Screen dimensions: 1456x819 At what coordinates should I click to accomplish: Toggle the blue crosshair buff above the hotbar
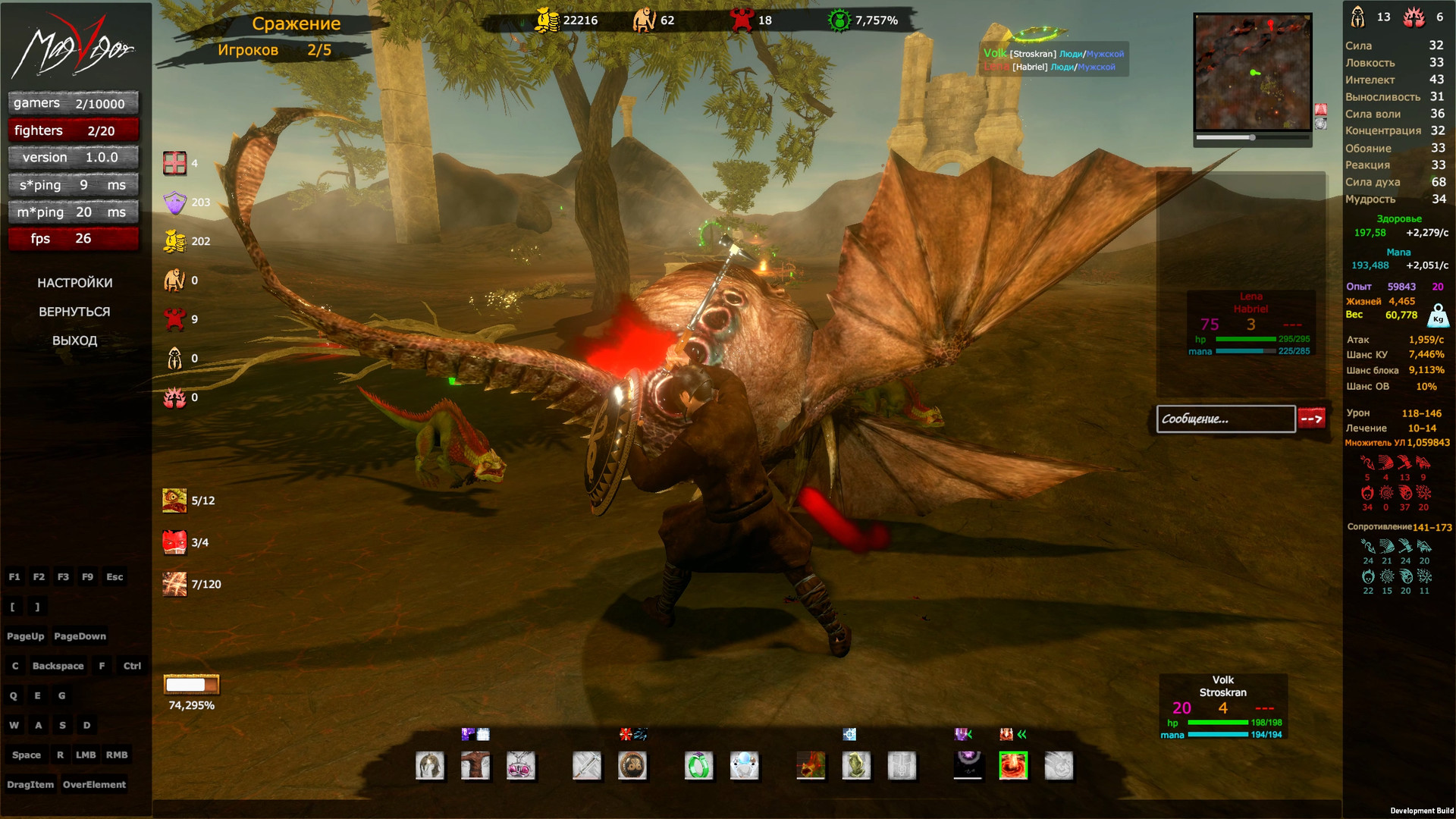[849, 734]
